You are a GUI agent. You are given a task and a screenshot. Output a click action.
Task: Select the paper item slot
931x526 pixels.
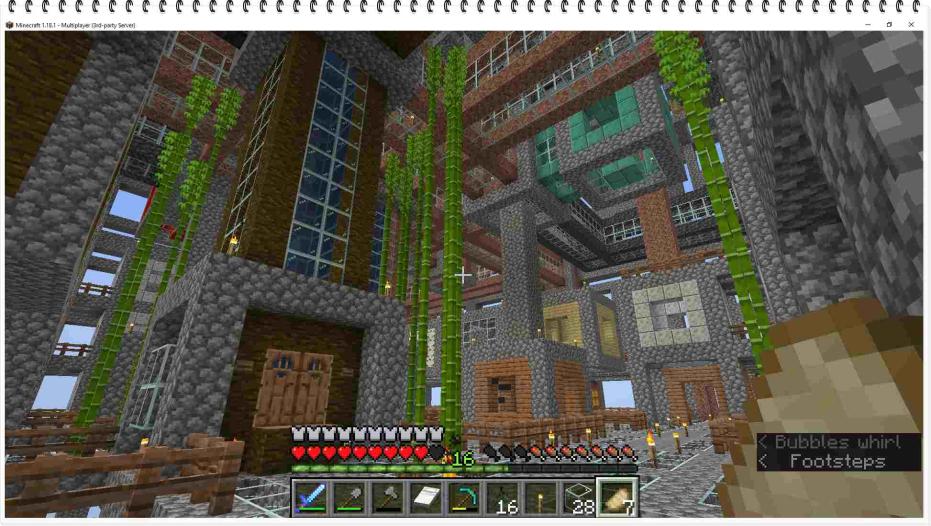click(425, 497)
